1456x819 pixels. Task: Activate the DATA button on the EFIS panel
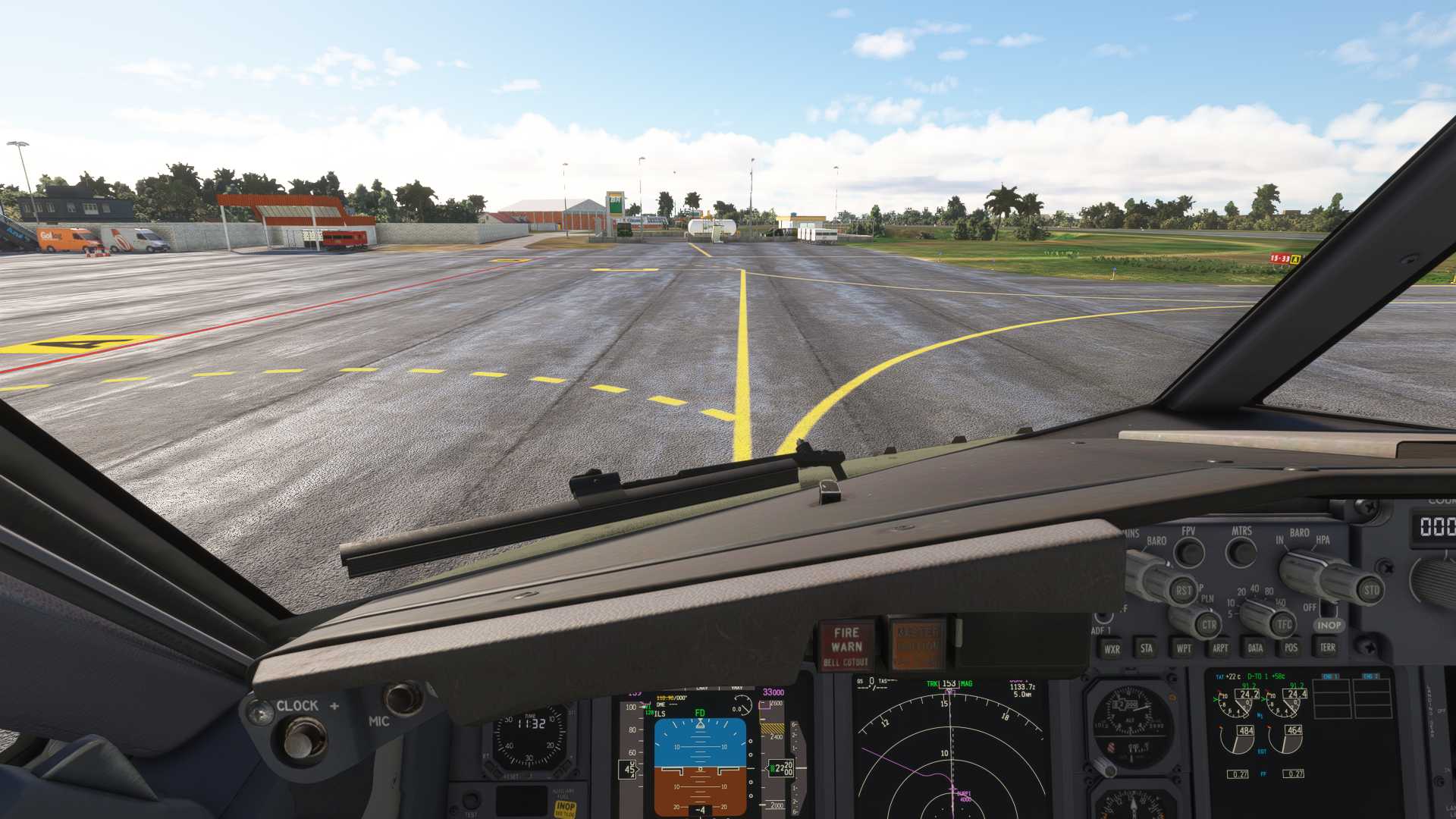[x=1255, y=648]
